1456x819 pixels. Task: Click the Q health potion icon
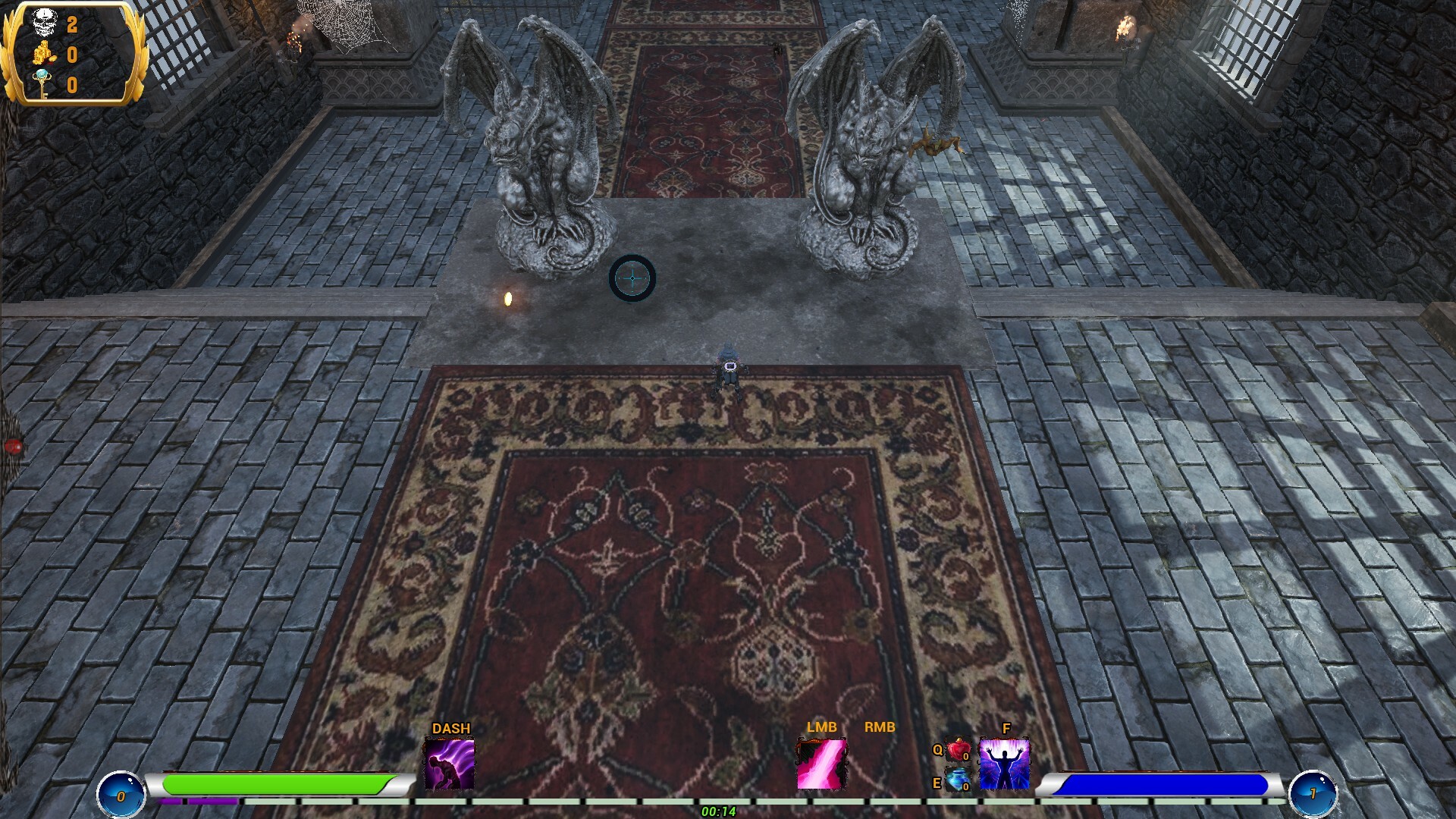tap(957, 748)
